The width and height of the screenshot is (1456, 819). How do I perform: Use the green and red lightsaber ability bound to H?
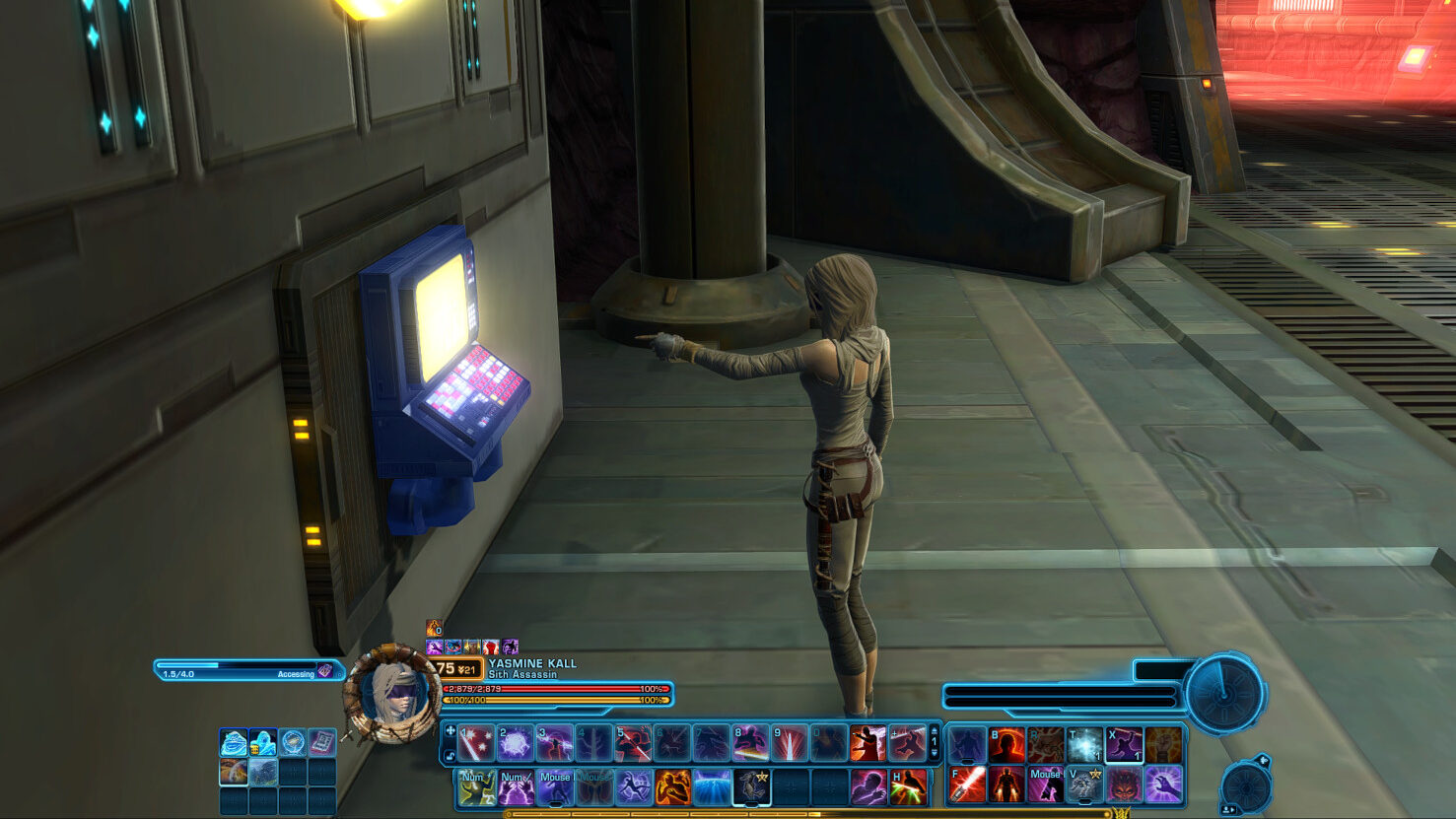click(x=908, y=787)
